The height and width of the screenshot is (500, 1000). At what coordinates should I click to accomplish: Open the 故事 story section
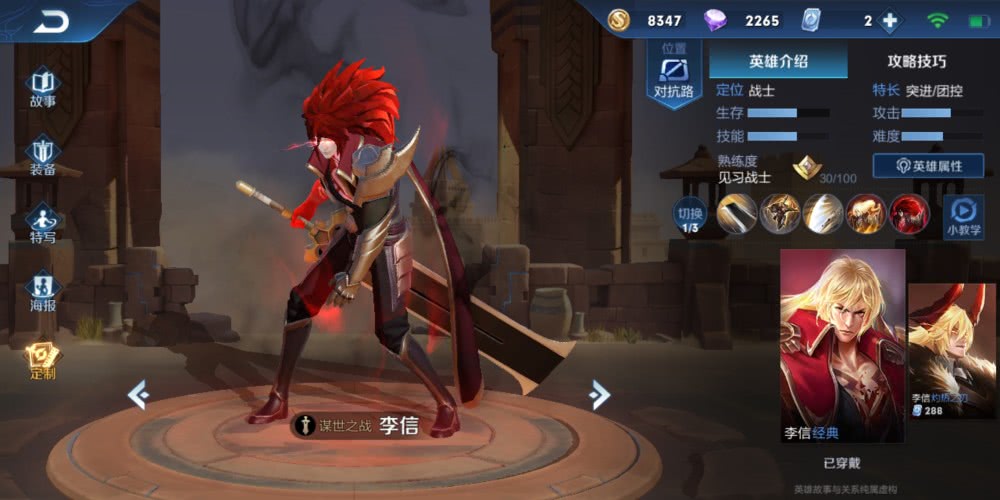(42, 86)
